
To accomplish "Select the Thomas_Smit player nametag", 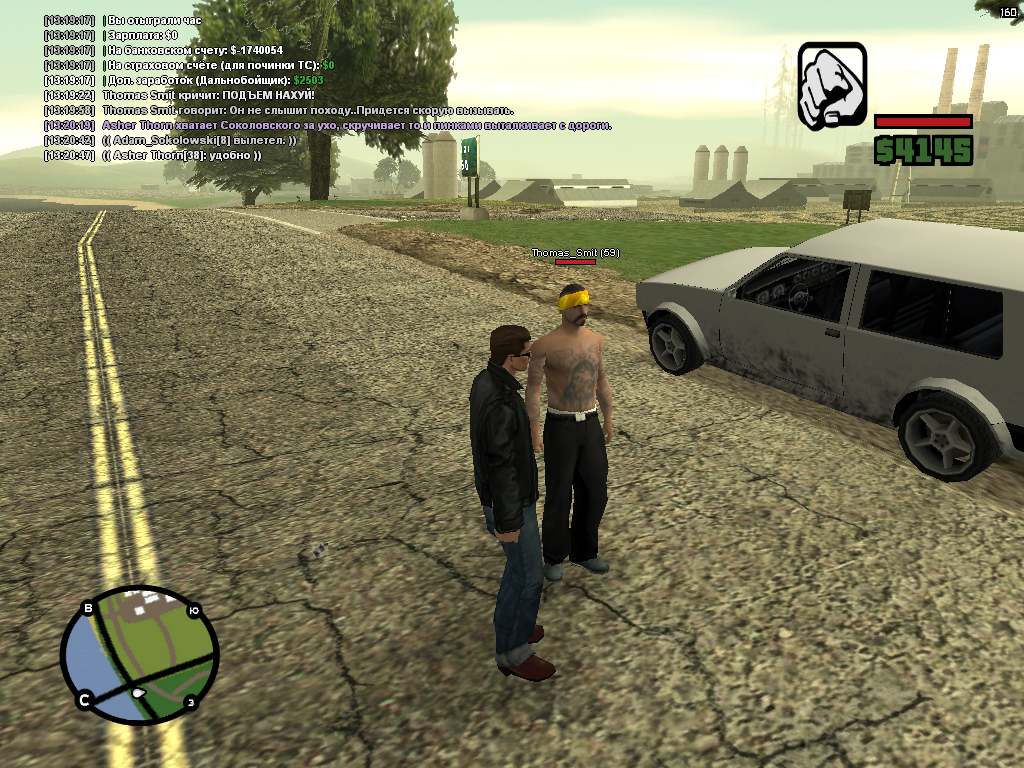I will (575, 253).
